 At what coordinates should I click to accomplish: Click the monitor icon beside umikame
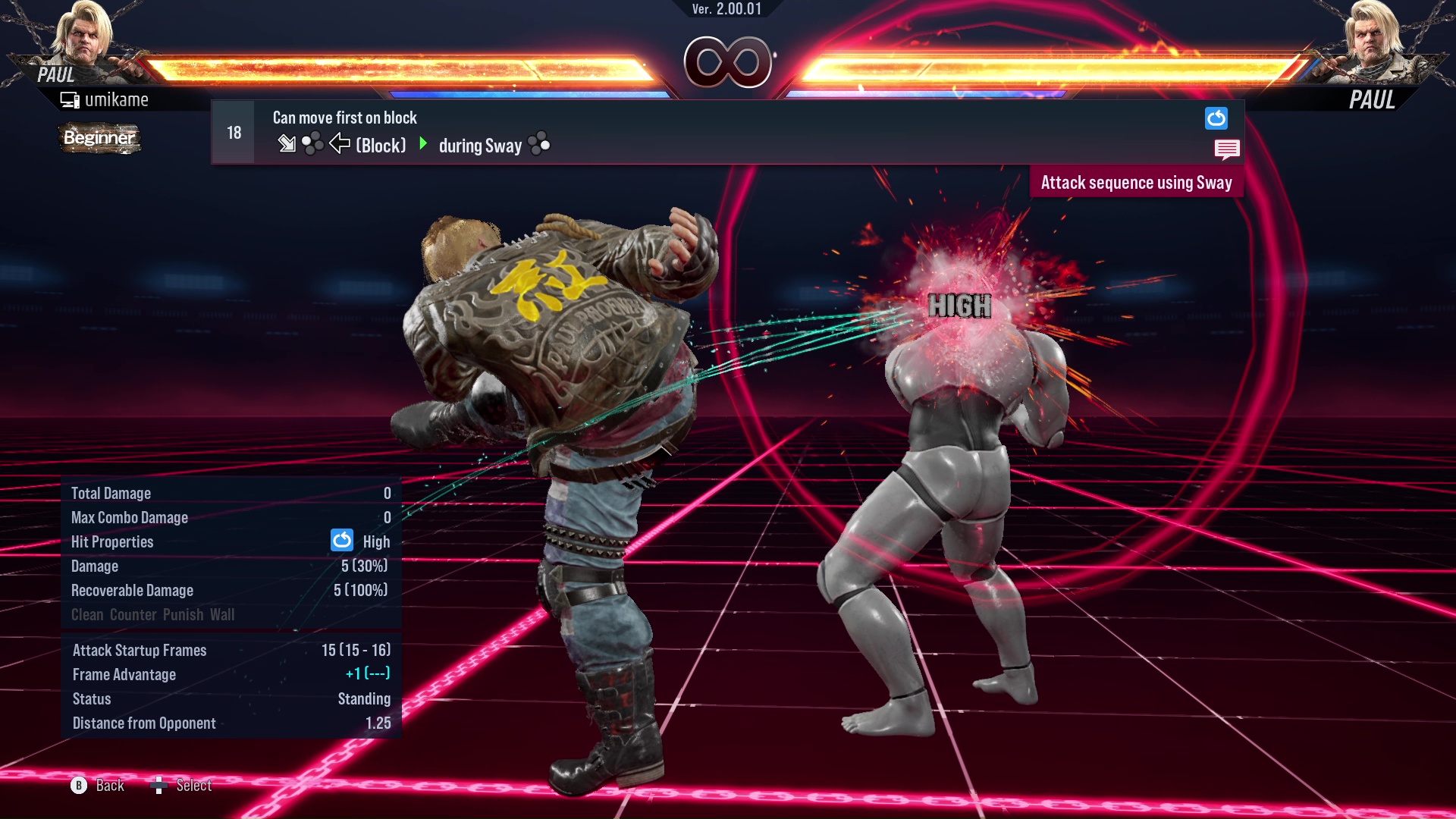click(x=70, y=99)
